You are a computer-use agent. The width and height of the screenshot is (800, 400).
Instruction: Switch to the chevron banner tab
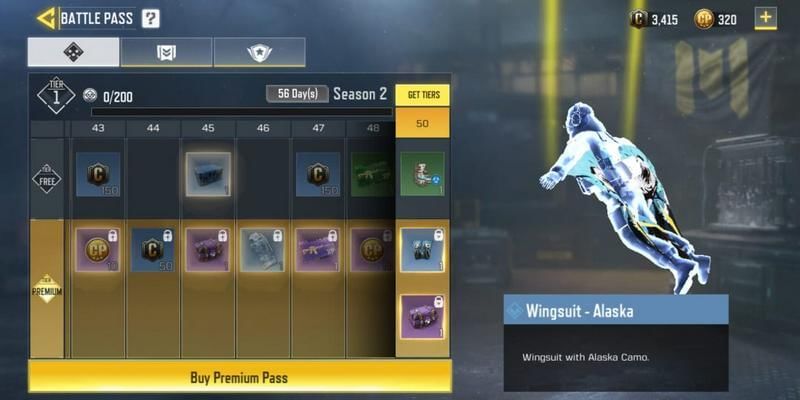(x=167, y=52)
